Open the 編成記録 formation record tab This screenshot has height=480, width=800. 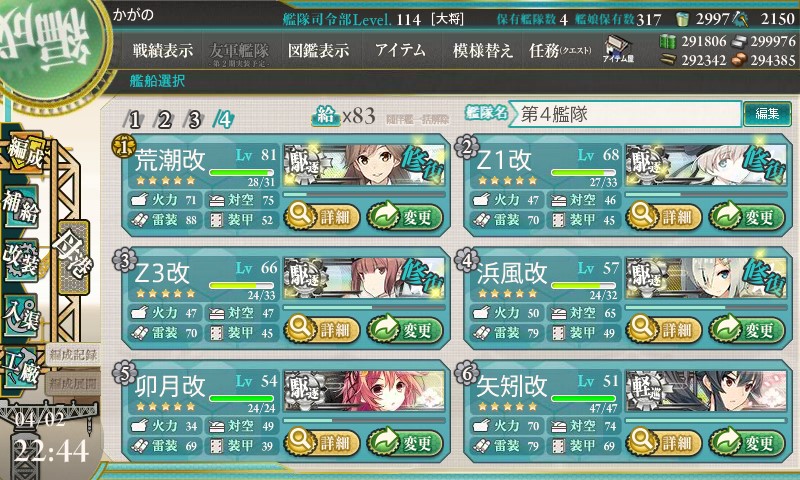click(x=73, y=353)
